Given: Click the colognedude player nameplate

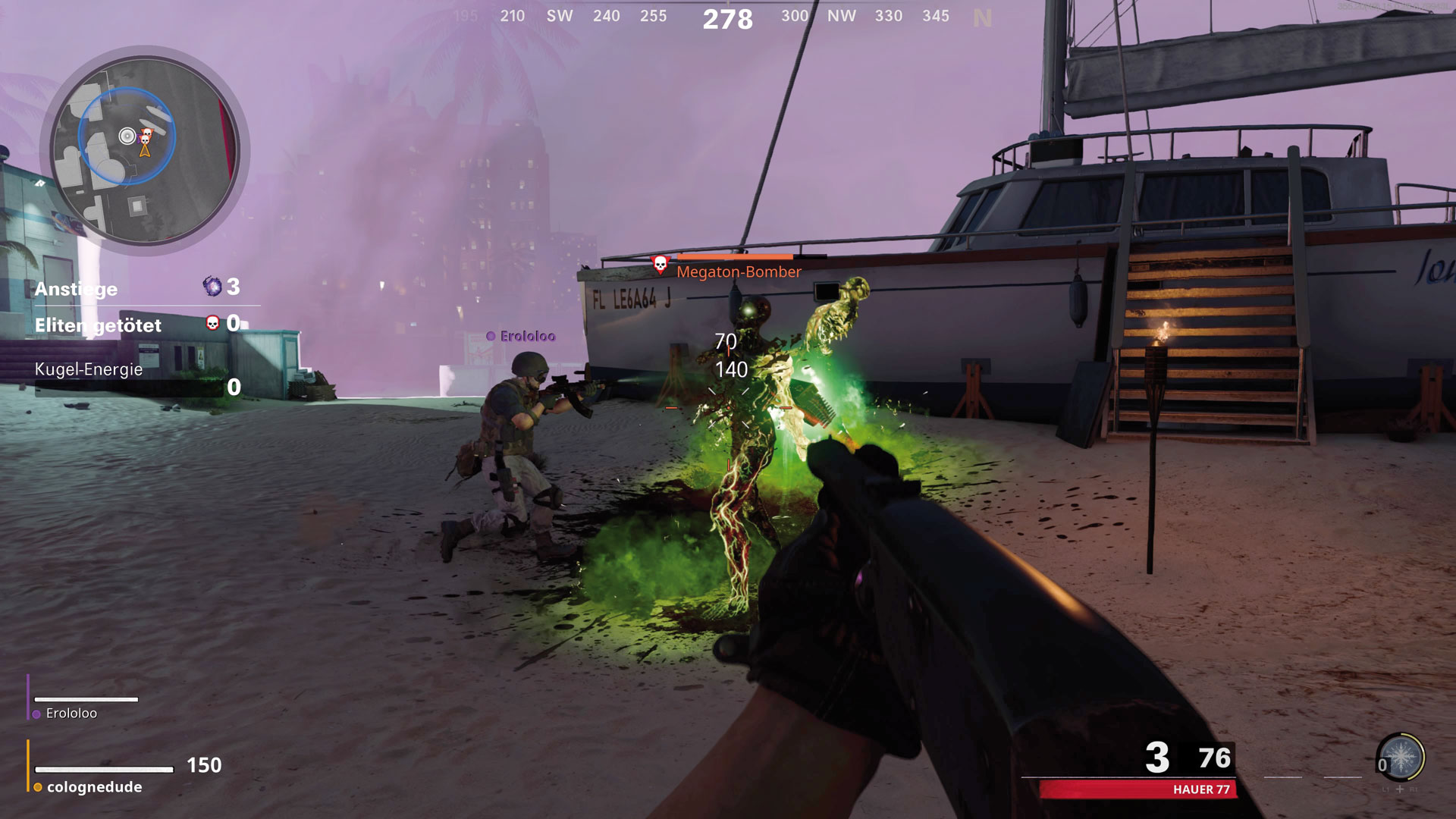Looking at the screenshot, I should pos(94,787).
